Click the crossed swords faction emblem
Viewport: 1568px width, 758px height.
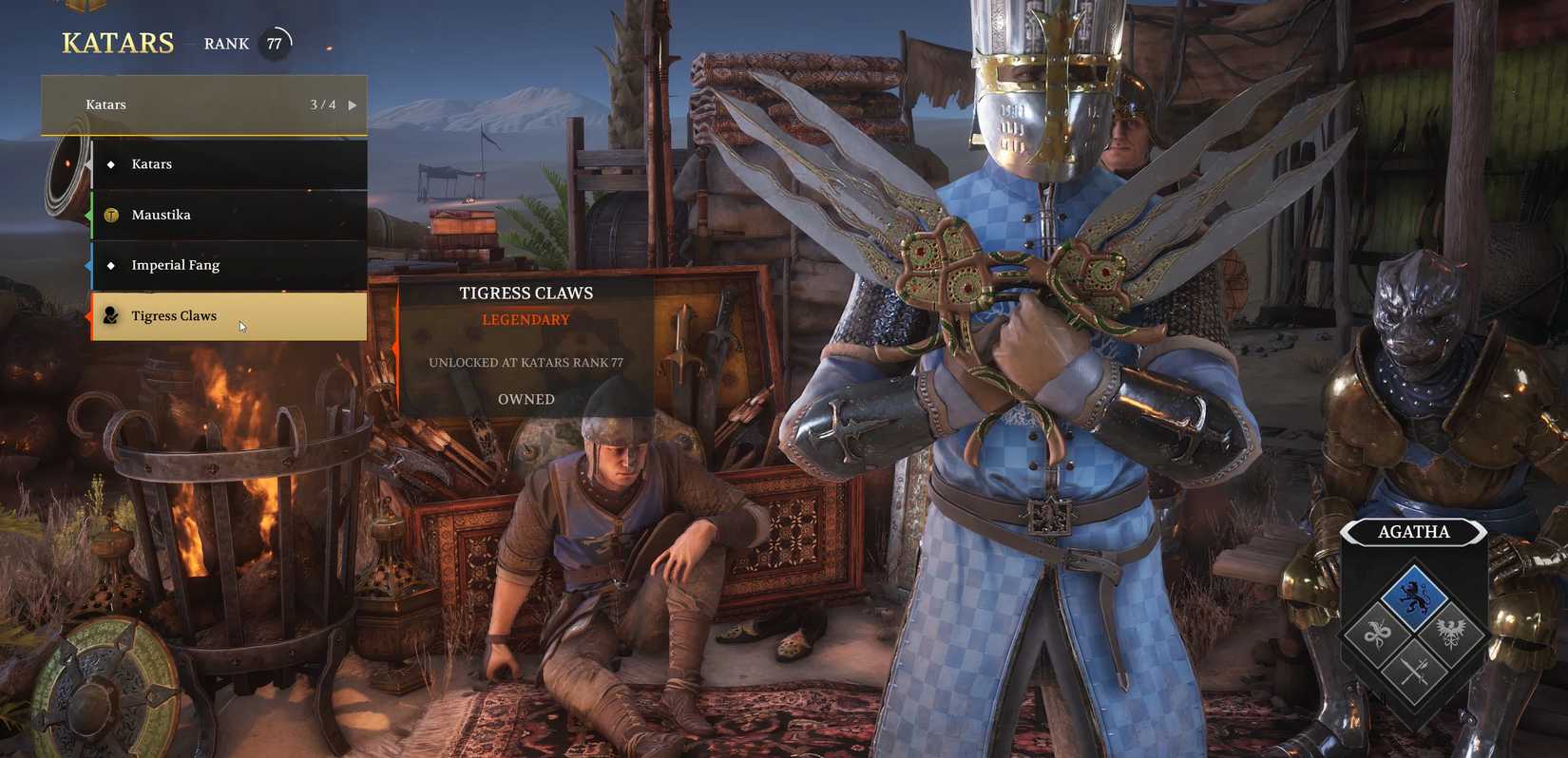coord(1417,673)
